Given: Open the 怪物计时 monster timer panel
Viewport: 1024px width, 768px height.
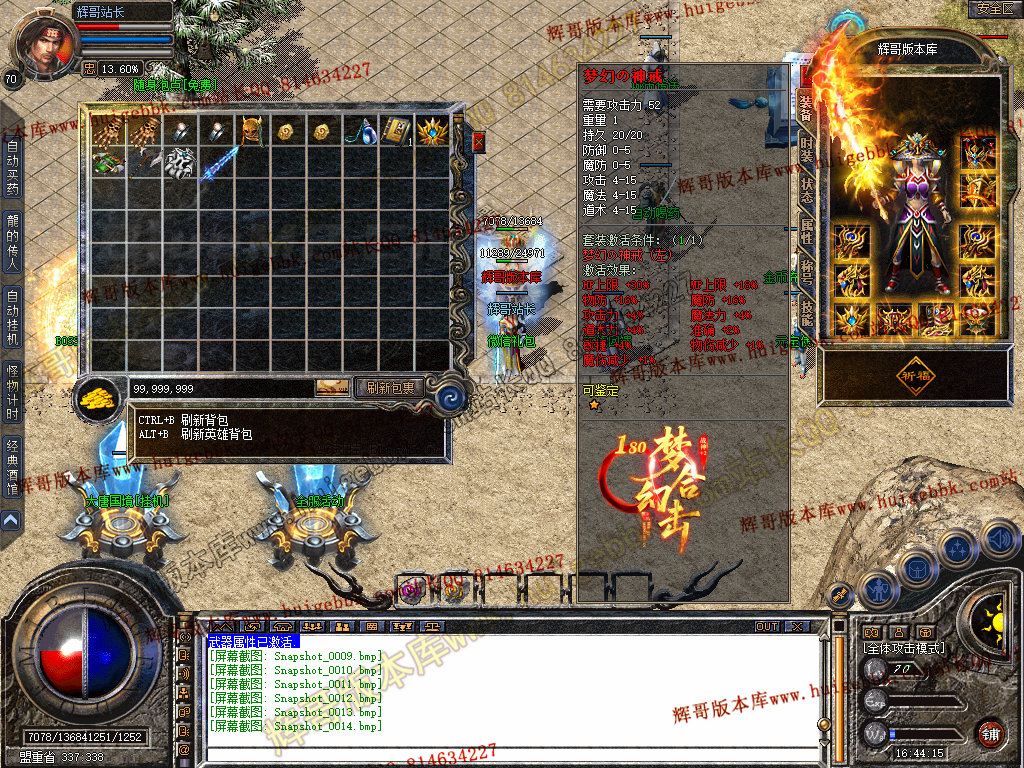Looking at the screenshot, I should 12,392.
